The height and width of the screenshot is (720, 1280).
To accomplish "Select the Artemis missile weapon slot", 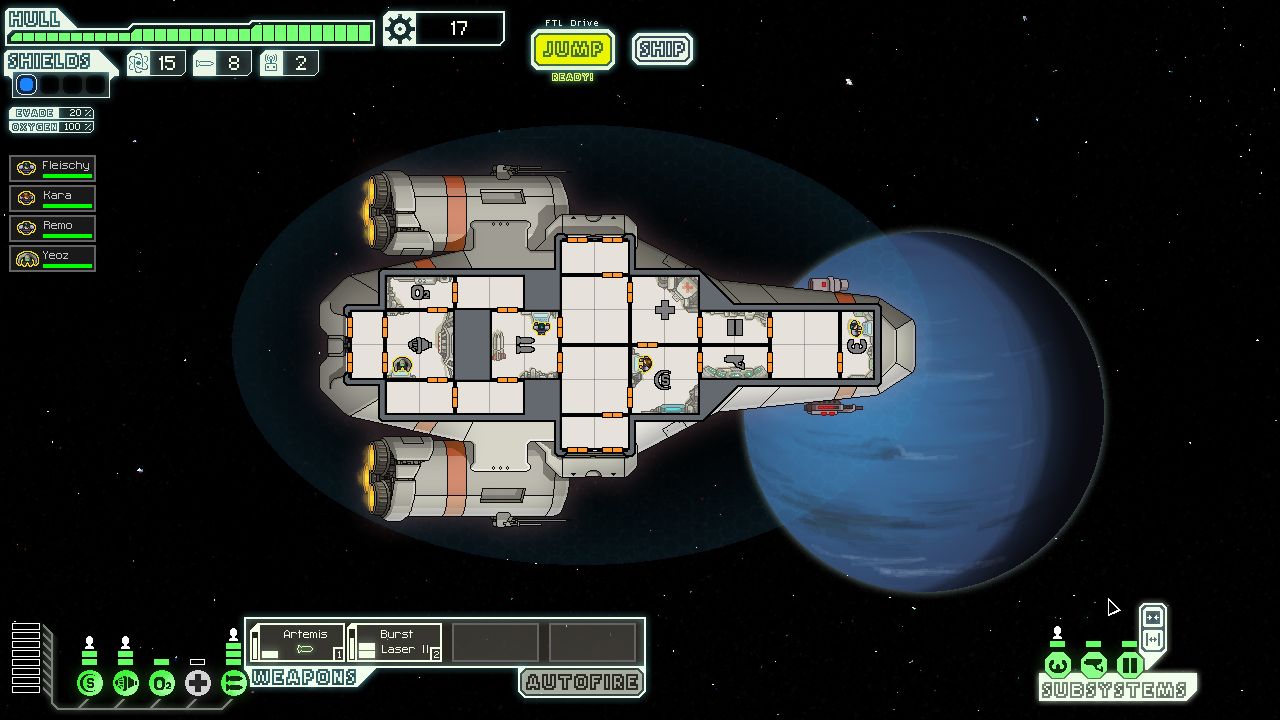I will pyautogui.click(x=298, y=642).
